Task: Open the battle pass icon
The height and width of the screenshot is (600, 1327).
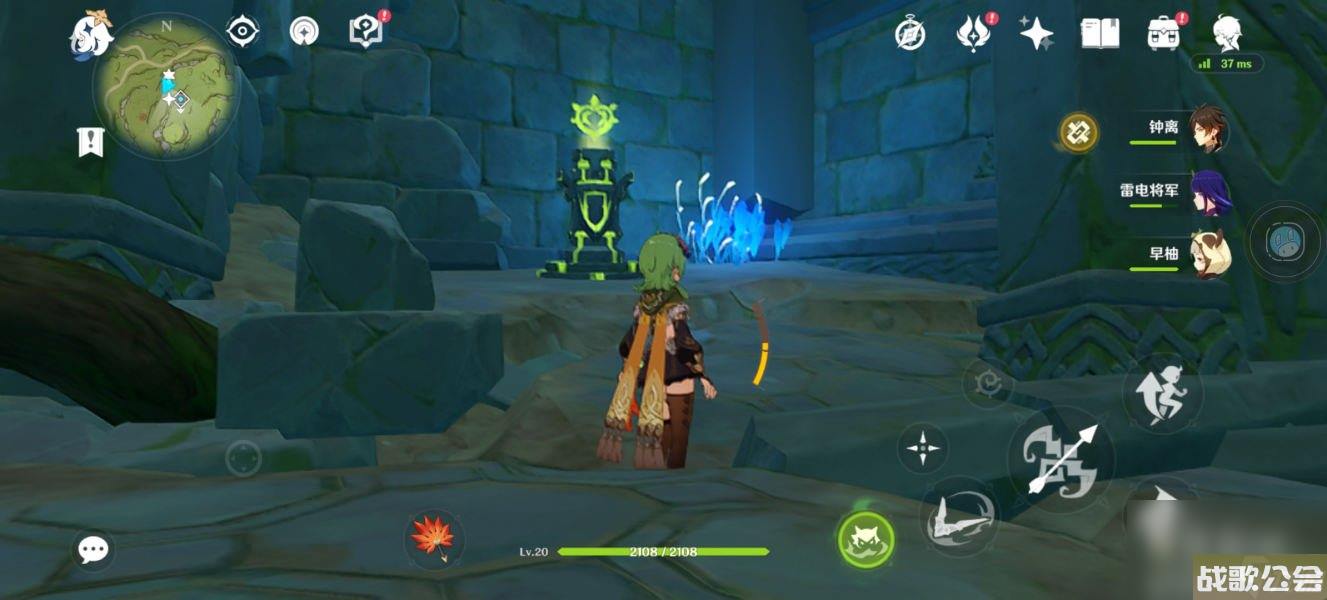Action: click(972, 35)
